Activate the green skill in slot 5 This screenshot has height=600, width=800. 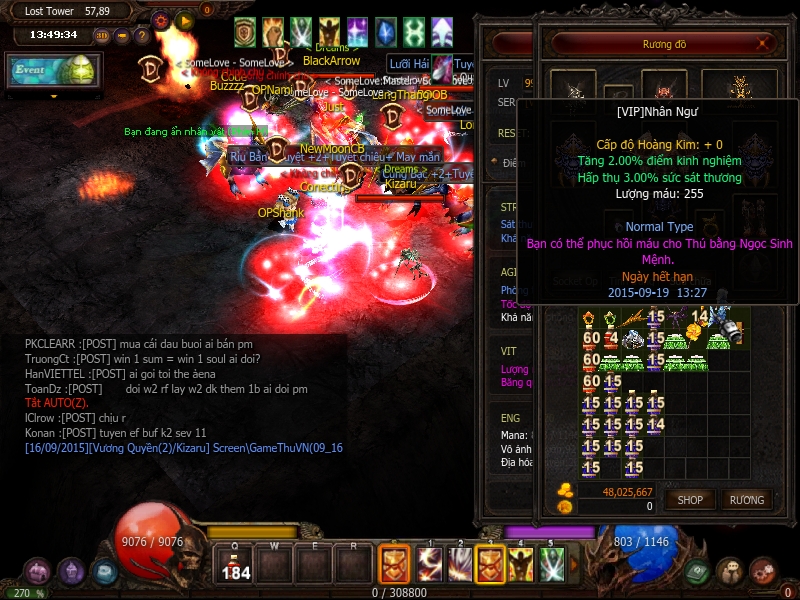(x=552, y=564)
